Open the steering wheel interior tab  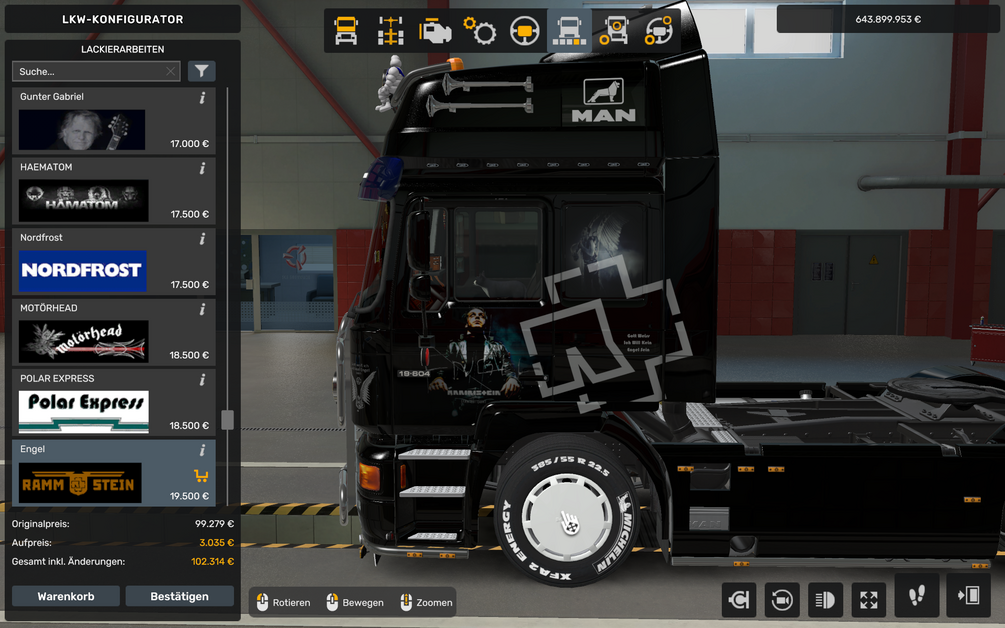click(x=524, y=31)
